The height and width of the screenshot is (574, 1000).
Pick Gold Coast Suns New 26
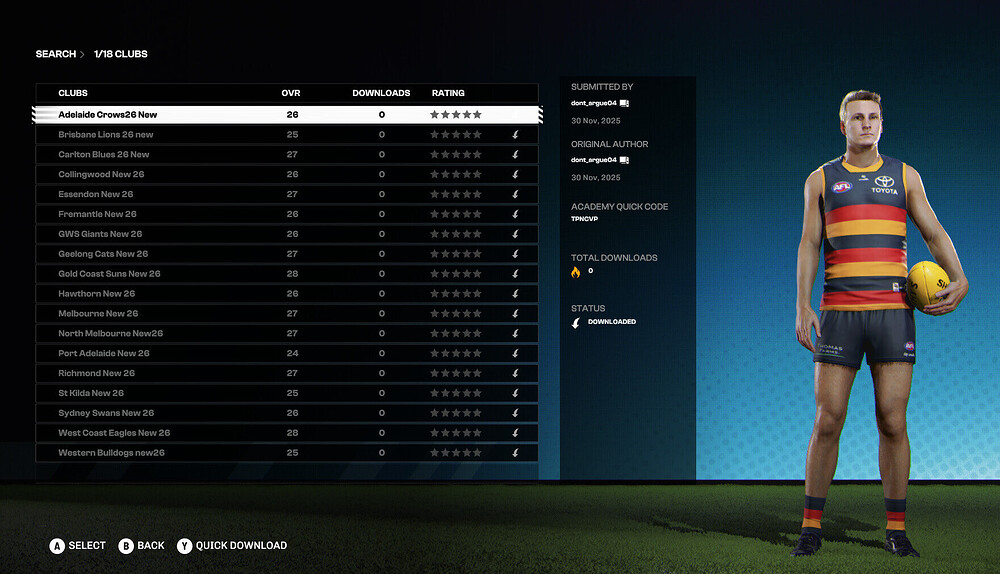[109, 274]
